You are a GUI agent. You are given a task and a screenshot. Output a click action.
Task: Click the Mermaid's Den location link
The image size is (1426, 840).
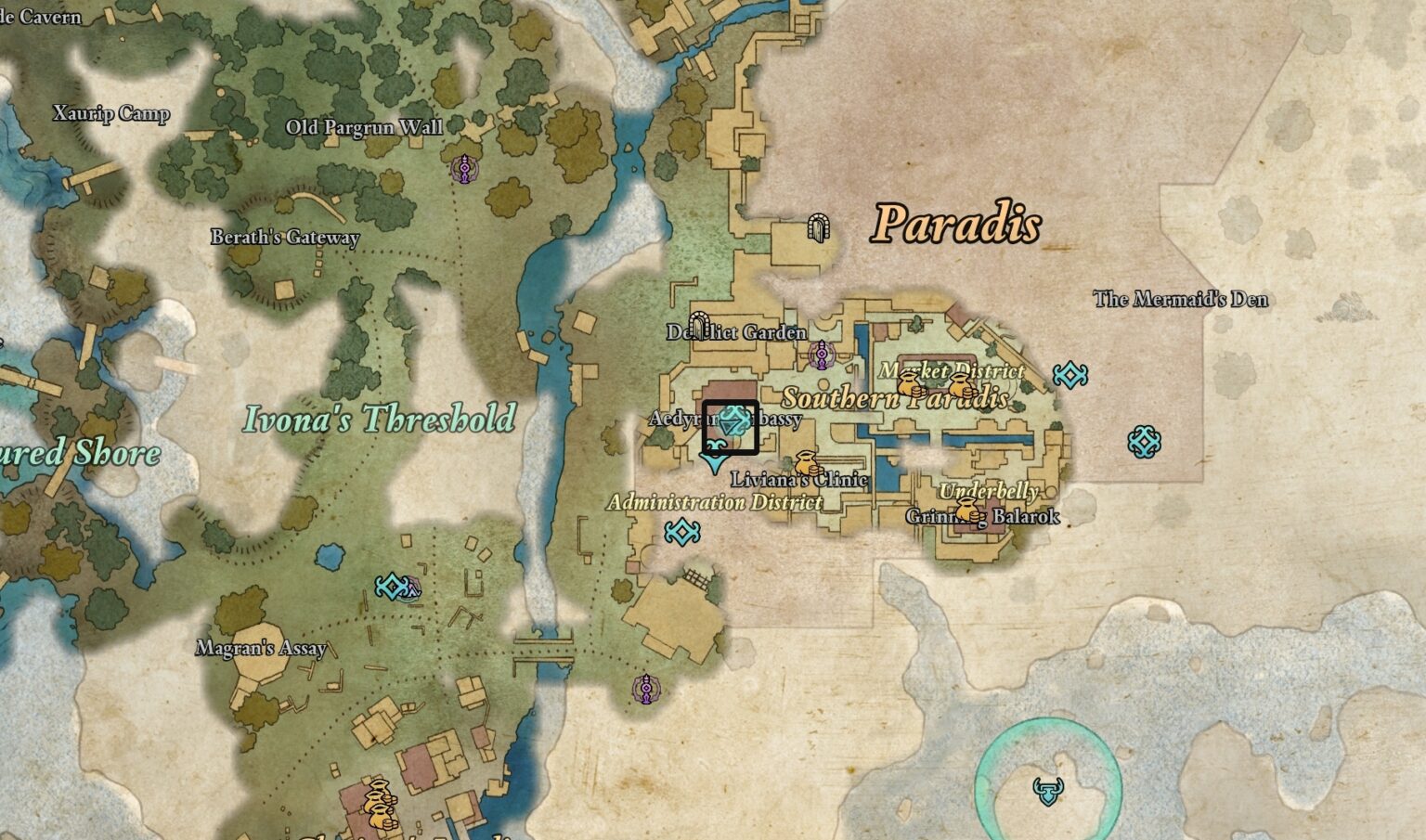coord(1182,299)
